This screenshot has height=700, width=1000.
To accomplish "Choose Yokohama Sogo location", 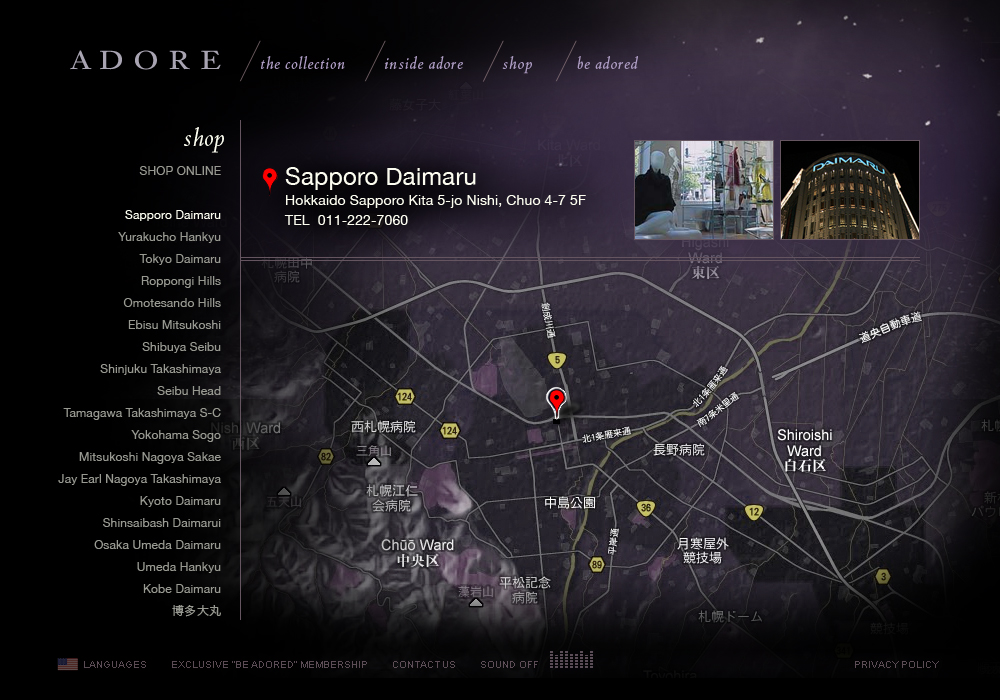I will click(x=176, y=435).
